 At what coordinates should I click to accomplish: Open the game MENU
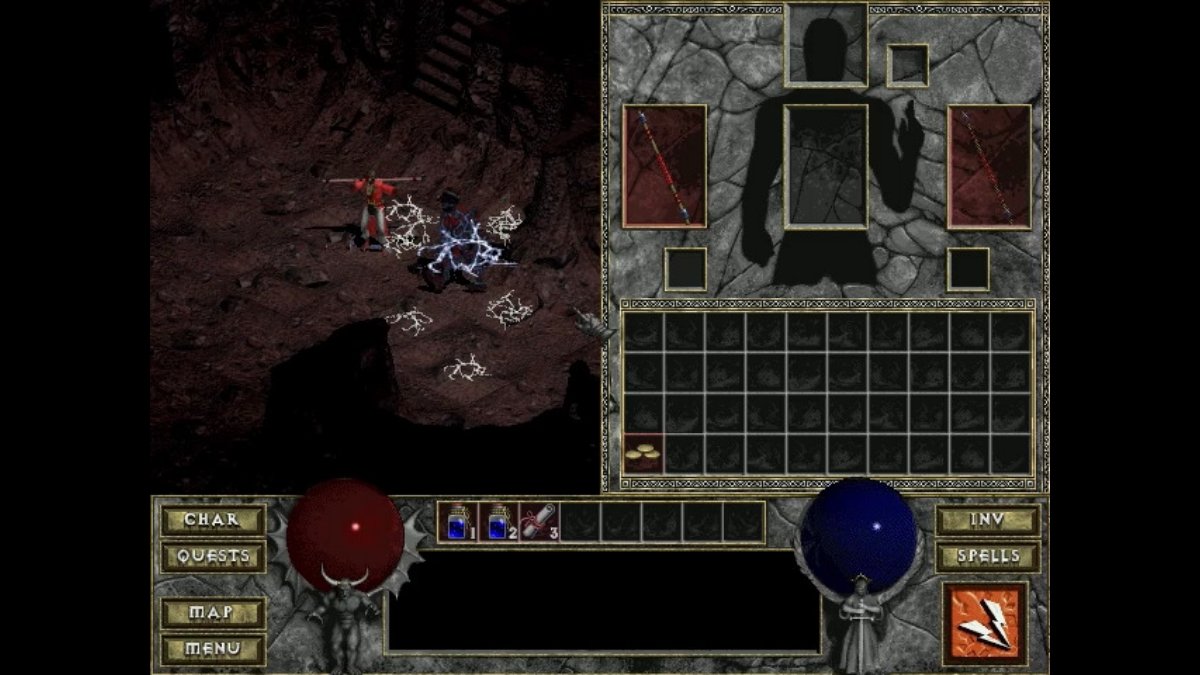click(213, 649)
